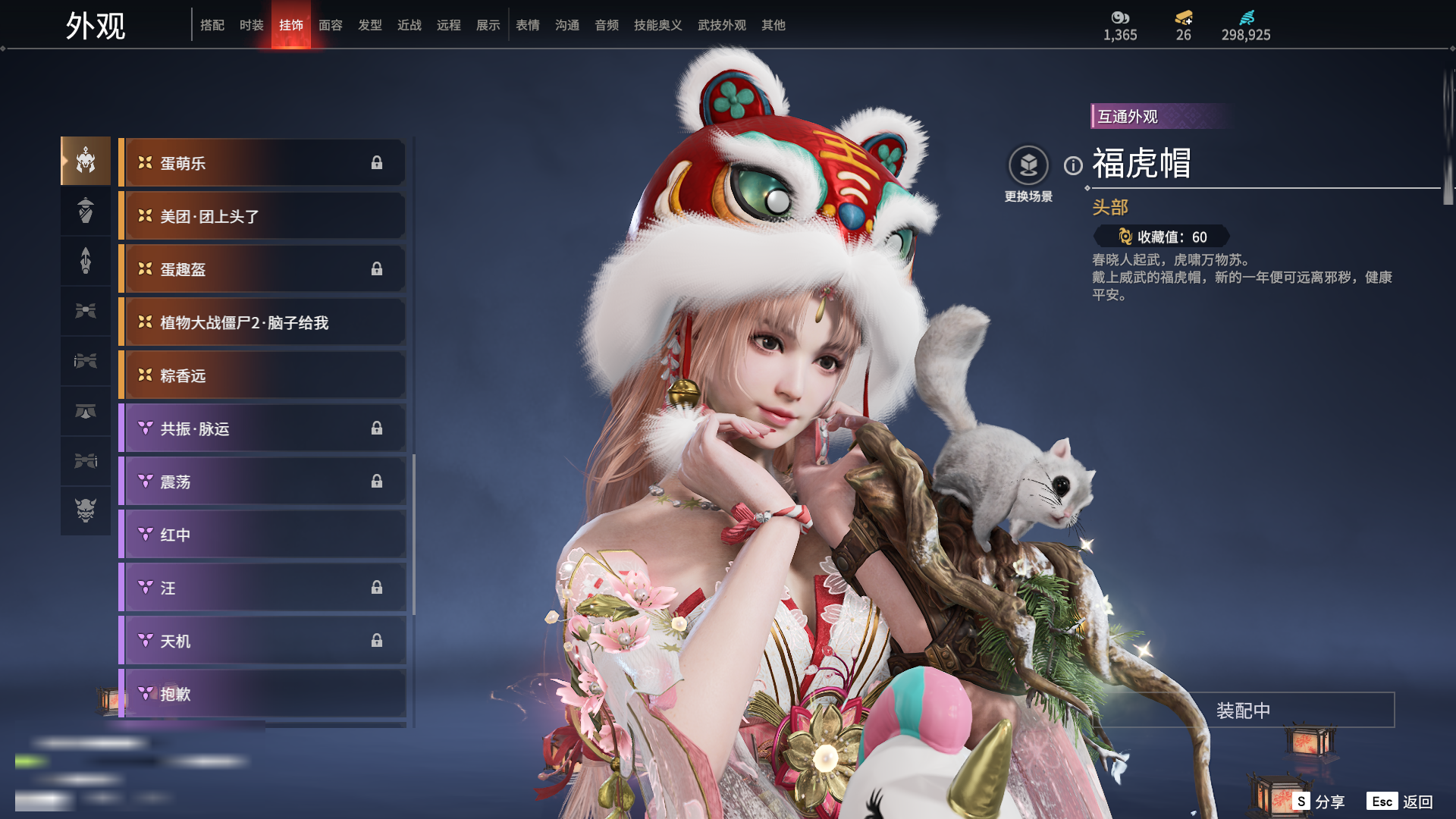
Task: Open the 搭配 tab
Action: tap(212, 25)
